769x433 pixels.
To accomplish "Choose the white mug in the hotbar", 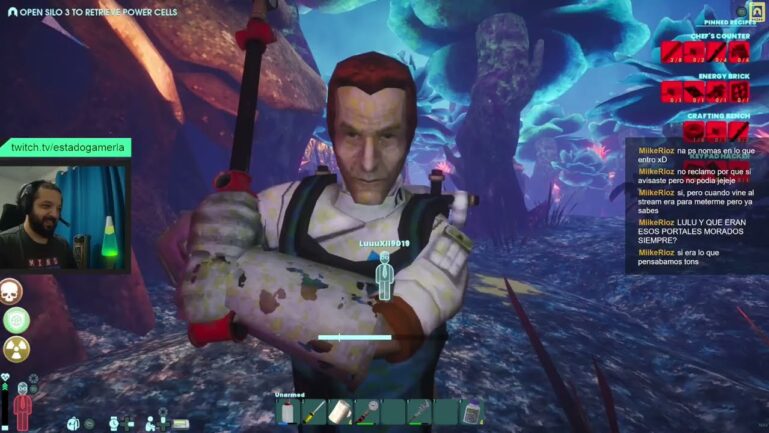I will 341,412.
